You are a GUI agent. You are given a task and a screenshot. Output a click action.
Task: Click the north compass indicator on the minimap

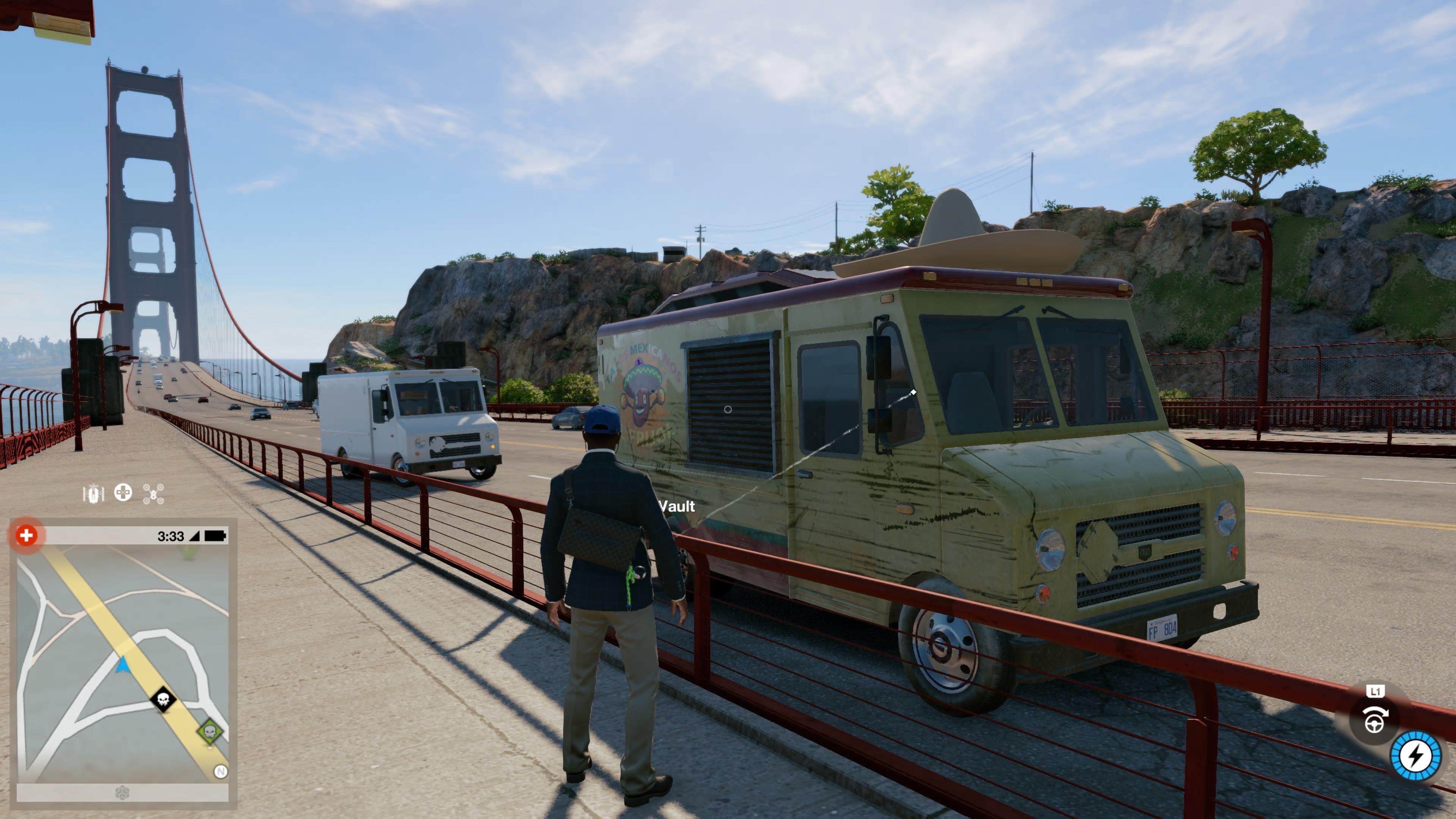[x=220, y=771]
